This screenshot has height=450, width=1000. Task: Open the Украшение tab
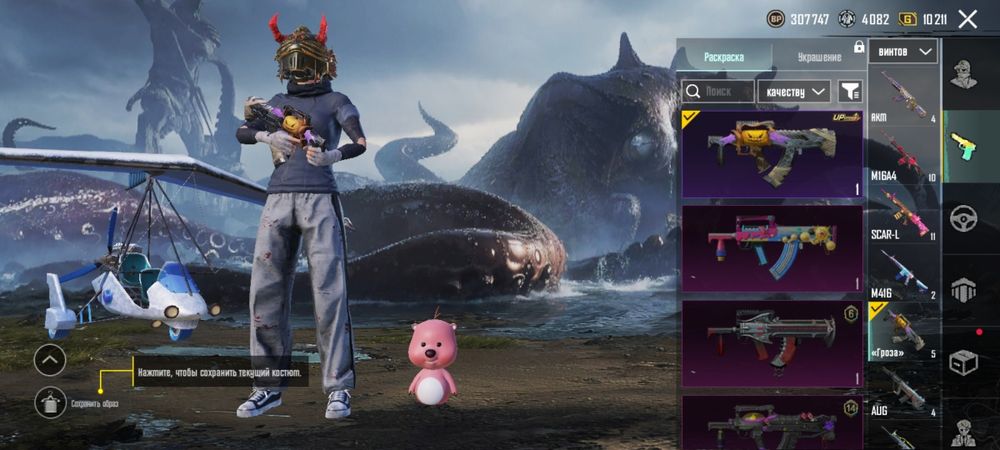[819, 57]
